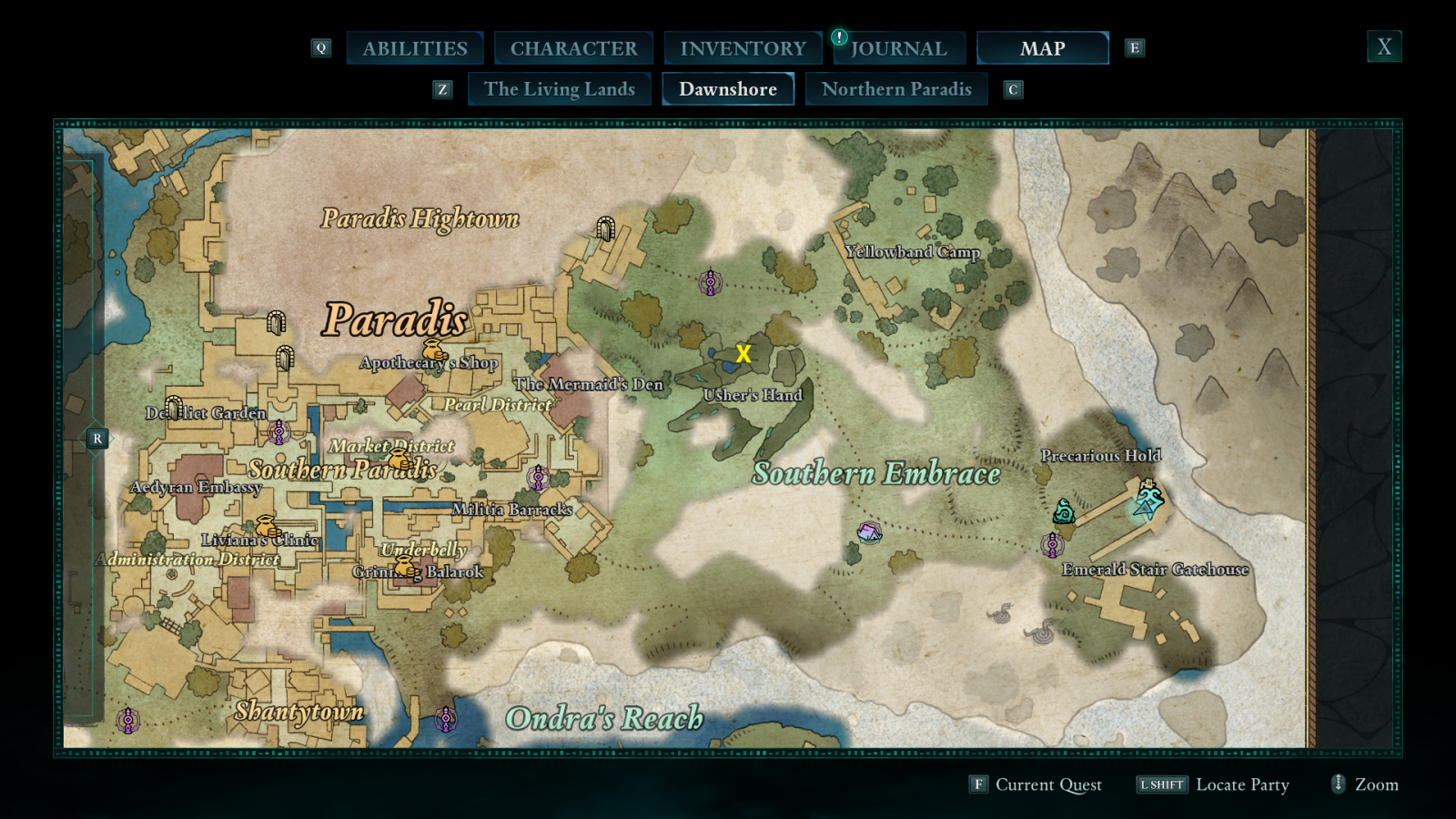Choose the Emerald Stair Gatehouse fast-travel beacon
This screenshot has width=1456, height=819.
pyautogui.click(x=1053, y=545)
